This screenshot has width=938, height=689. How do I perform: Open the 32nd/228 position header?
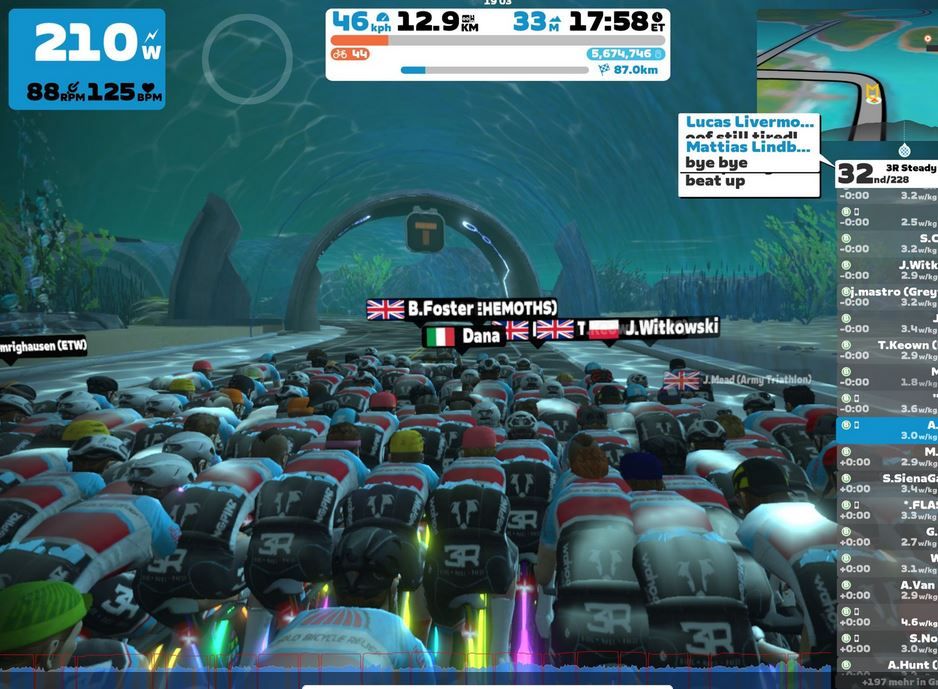[886, 173]
